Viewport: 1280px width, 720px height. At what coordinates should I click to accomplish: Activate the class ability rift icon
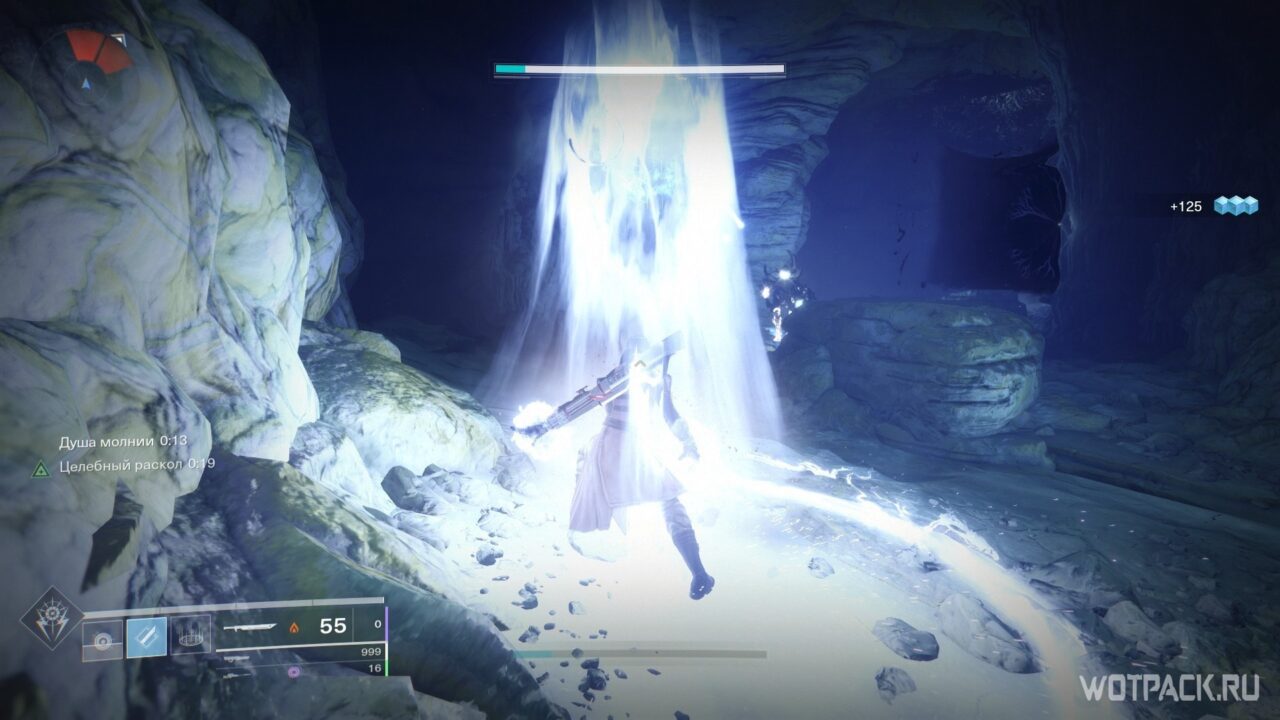[190, 636]
